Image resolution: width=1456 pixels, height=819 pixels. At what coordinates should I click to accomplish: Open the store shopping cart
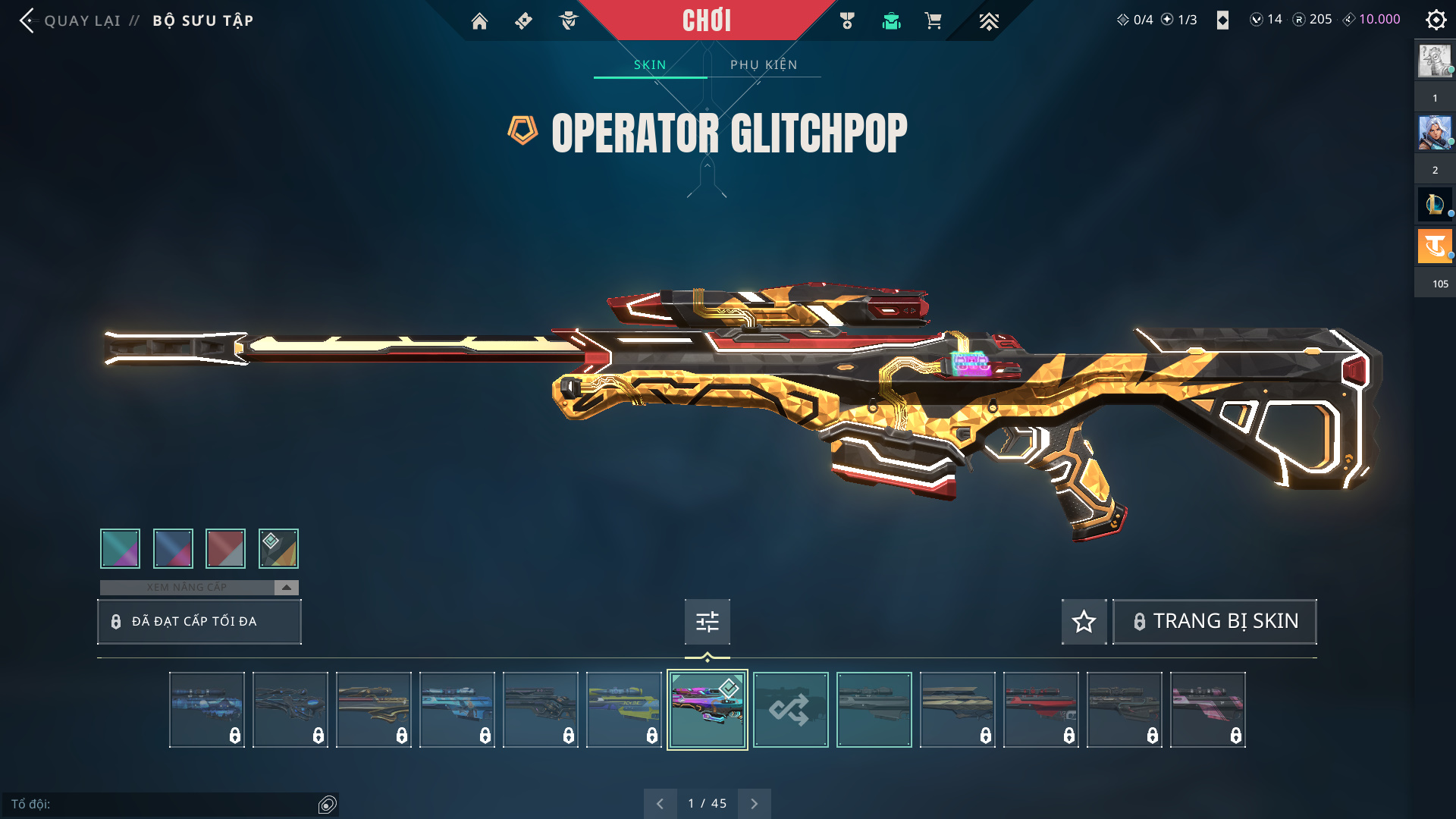click(x=933, y=21)
